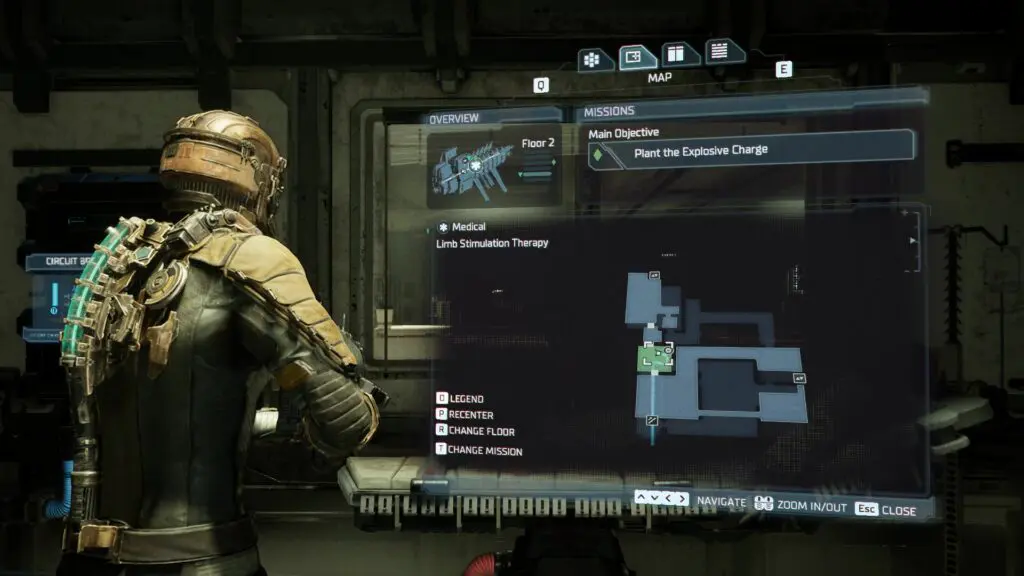Switch to the two-column panel tab
This screenshot has height=576, width=1024.
(x=680, y=54)
